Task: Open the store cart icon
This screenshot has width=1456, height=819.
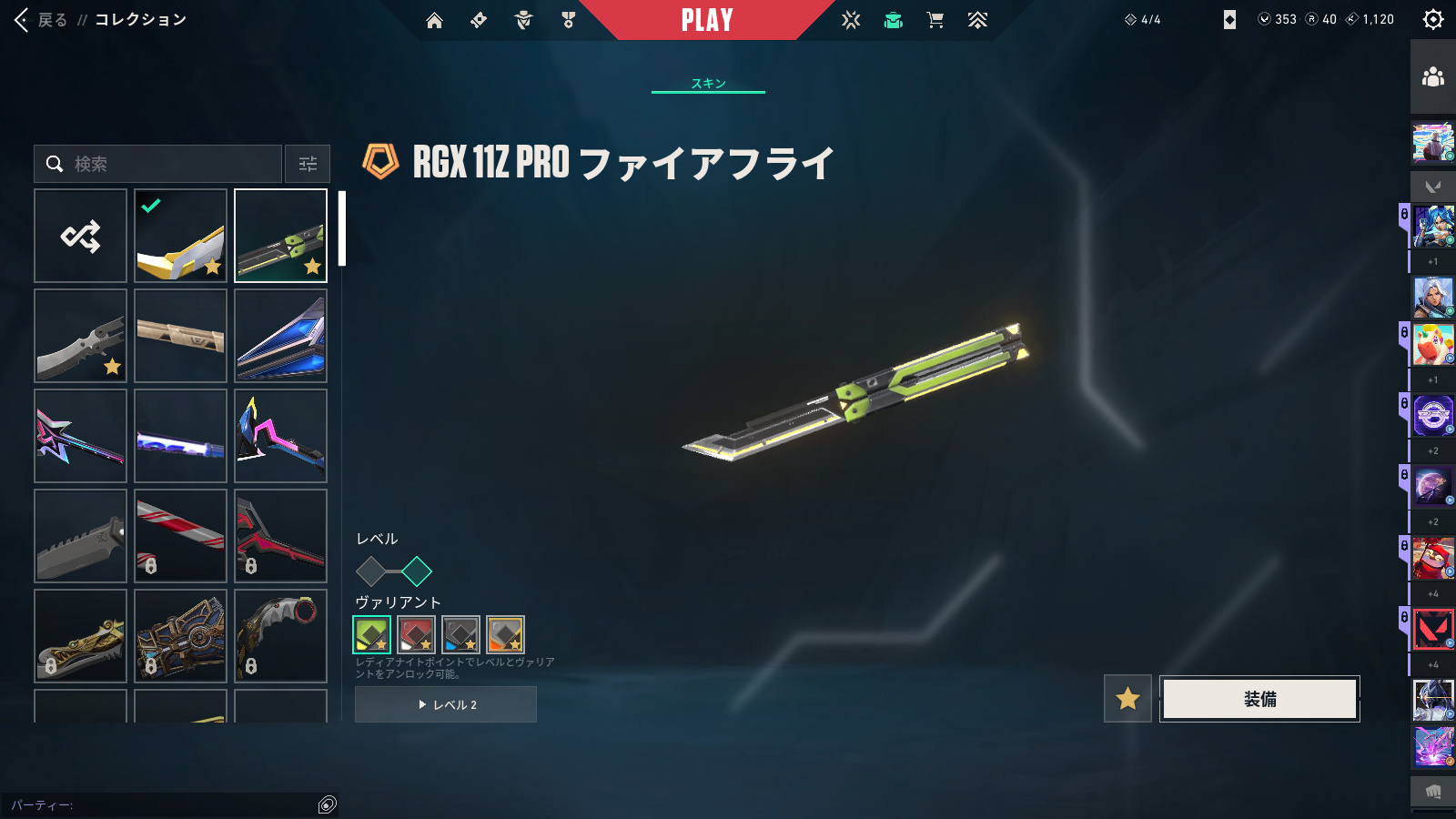Action: point(935,20)
